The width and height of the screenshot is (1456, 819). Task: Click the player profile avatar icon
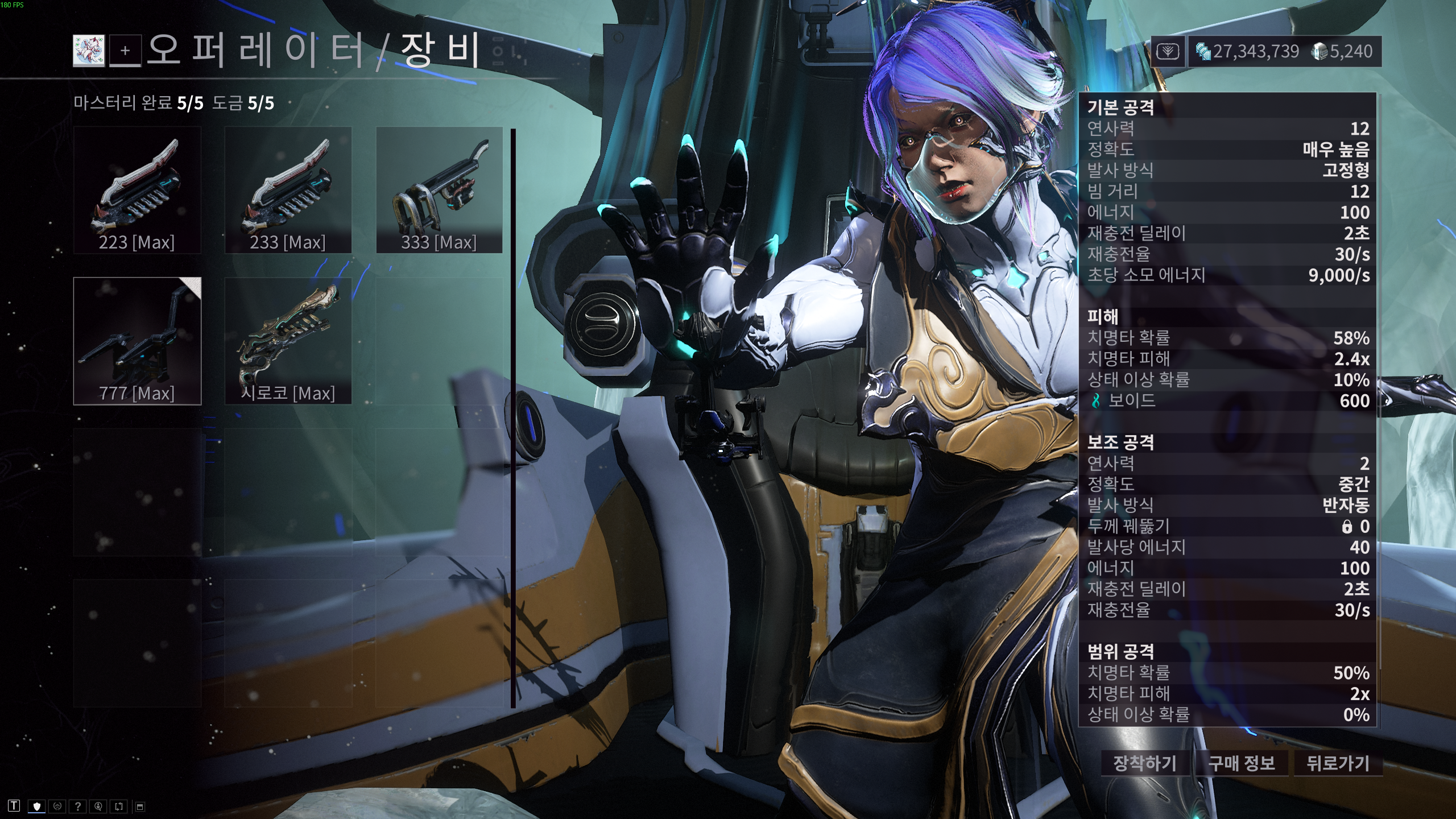tap(89, 51)
